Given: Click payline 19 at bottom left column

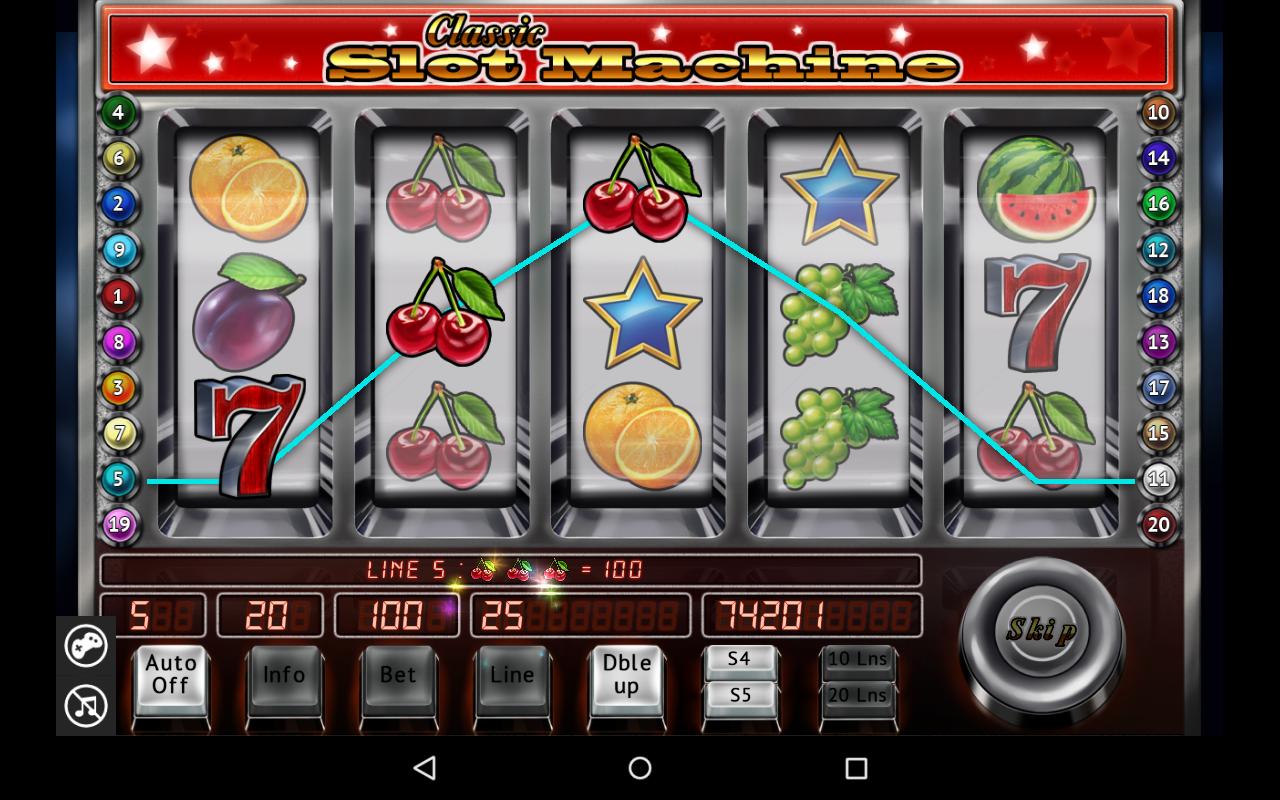Looking at the screenshot, I should (x=119, y=524).
